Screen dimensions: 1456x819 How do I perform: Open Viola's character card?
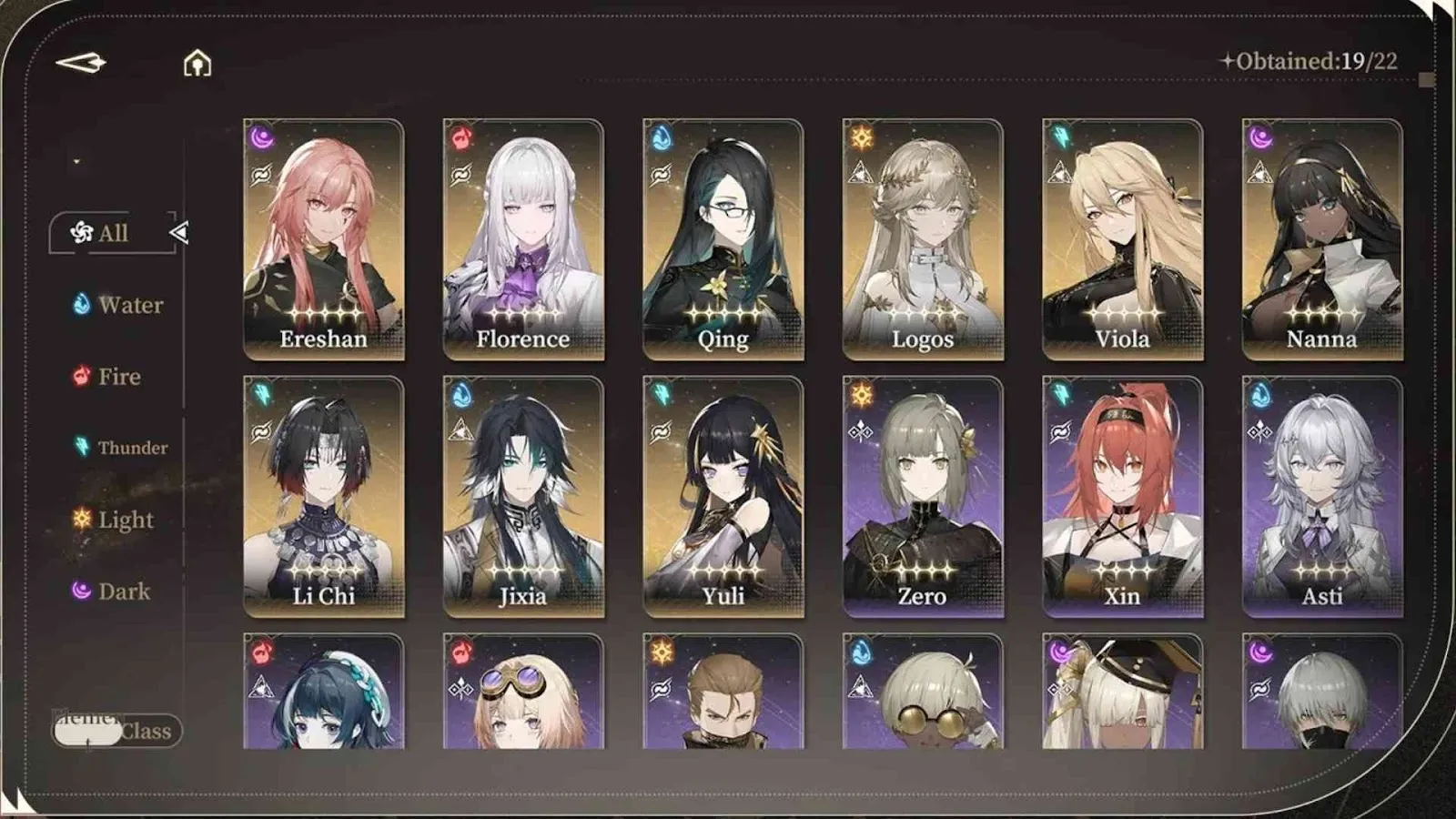(x=1123, y=238)
